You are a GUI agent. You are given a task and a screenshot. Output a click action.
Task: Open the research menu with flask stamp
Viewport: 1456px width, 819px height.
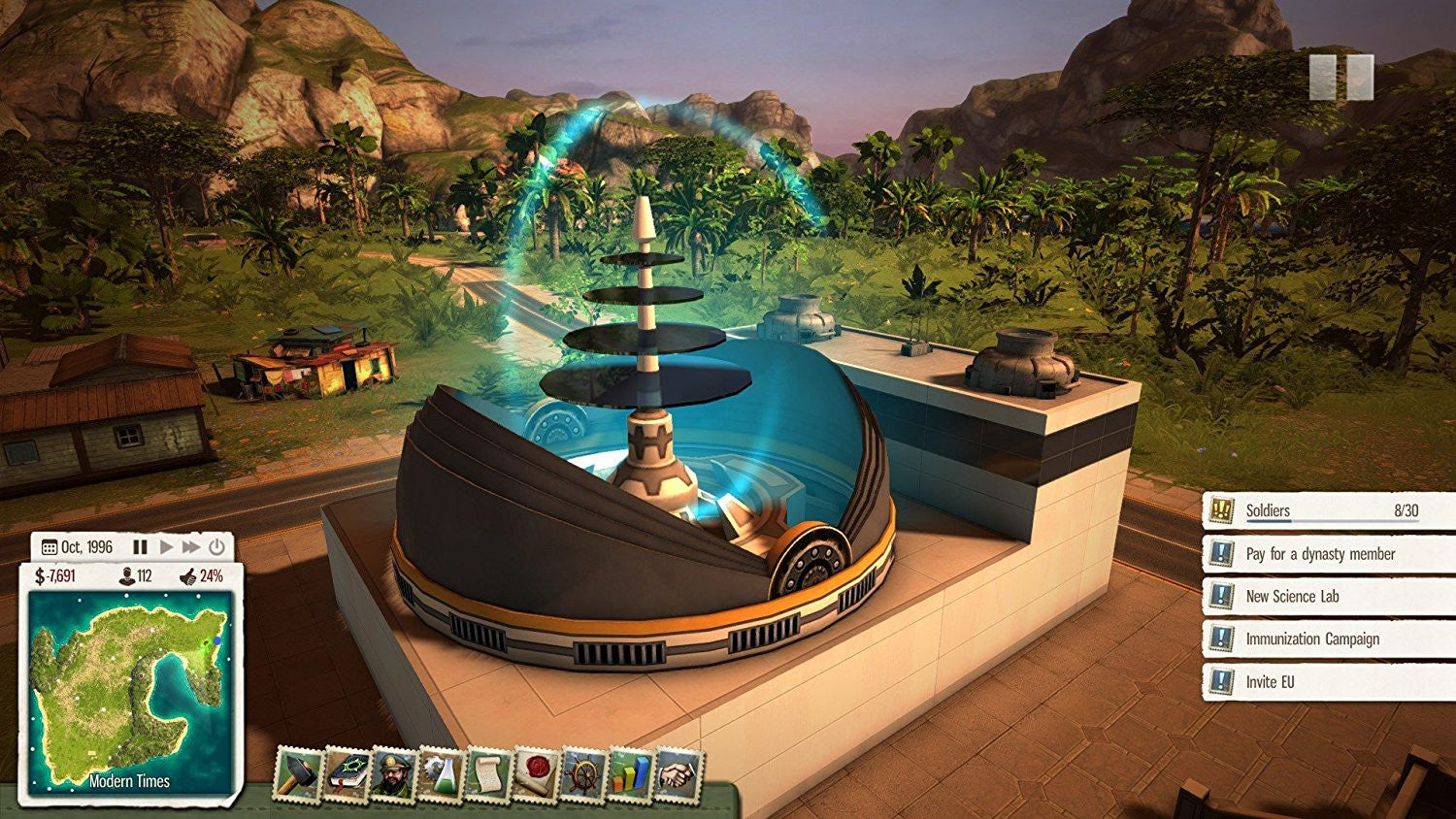(440, 774)
